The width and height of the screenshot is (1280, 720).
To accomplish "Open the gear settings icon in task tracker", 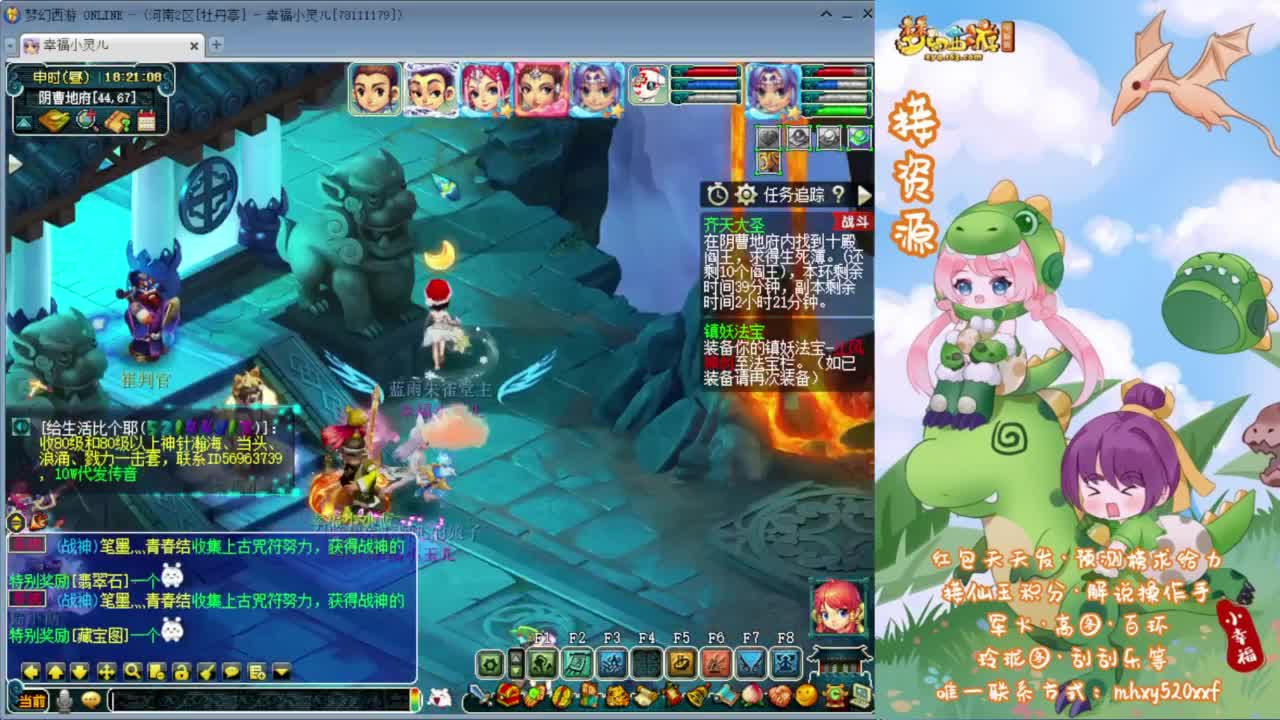I will tap(746, 194).
